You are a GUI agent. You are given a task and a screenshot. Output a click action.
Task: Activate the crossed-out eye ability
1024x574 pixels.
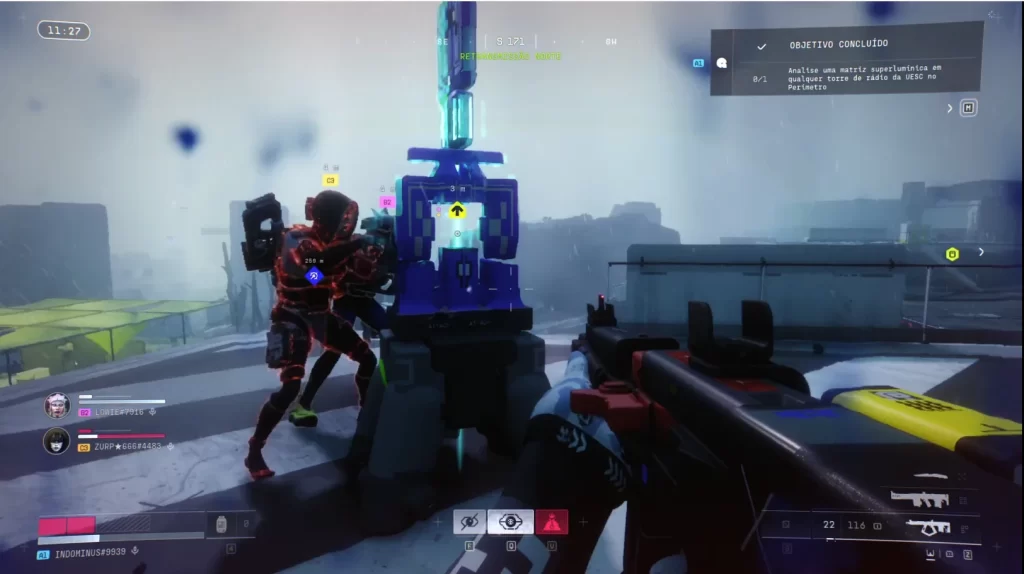coord(469,522)
